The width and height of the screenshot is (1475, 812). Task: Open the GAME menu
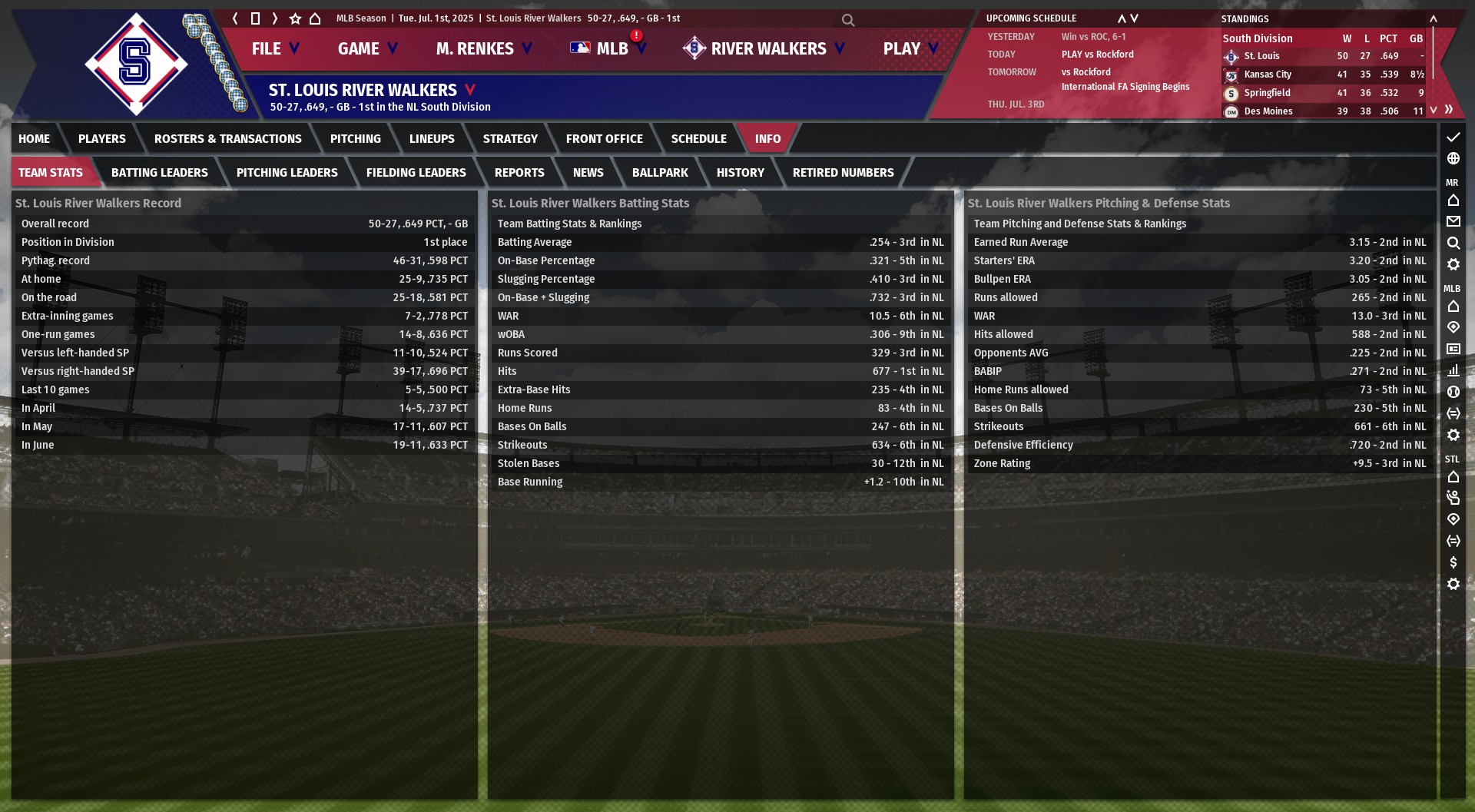pos(367,48)
